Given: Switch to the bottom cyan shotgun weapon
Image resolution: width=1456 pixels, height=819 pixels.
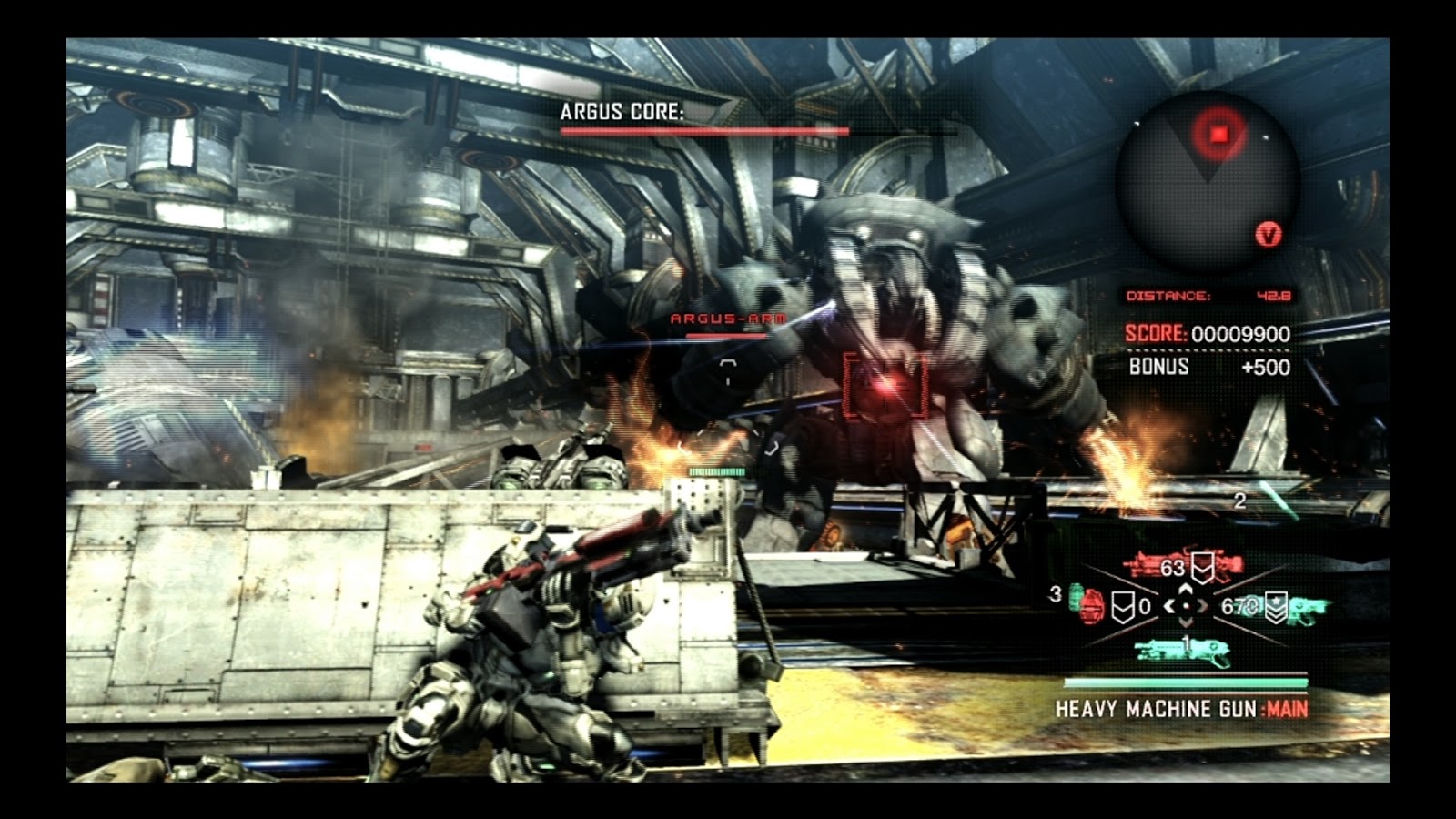Looking at the screenshot, I should point(1183,650).
